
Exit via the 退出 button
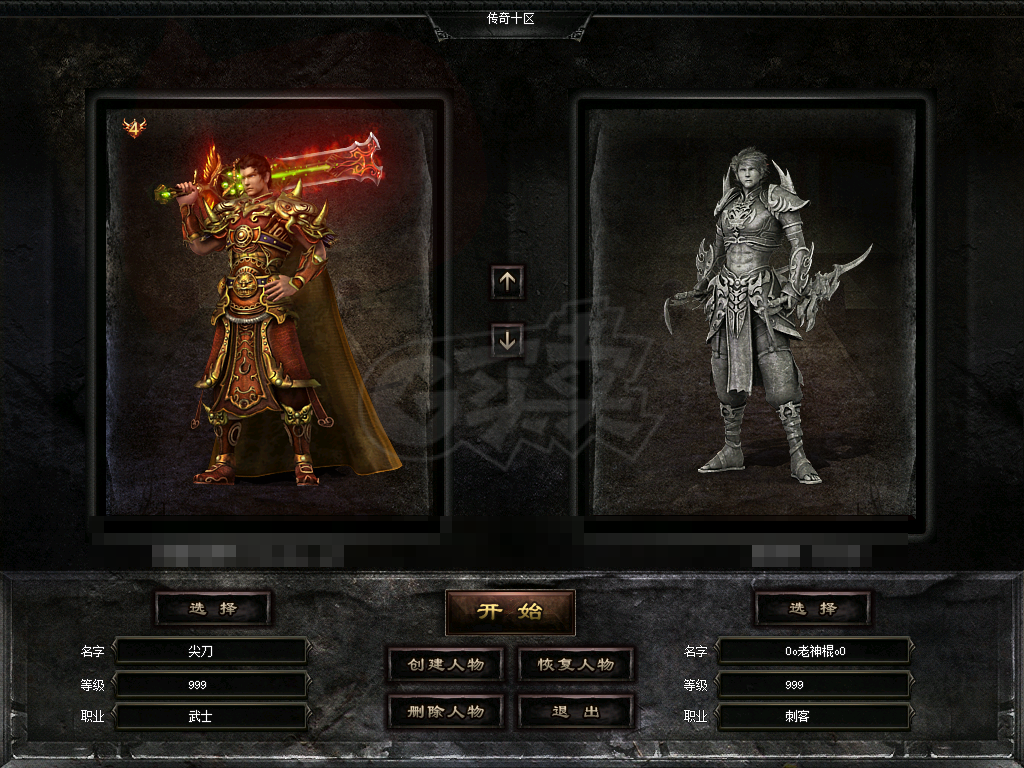[576, 712]
